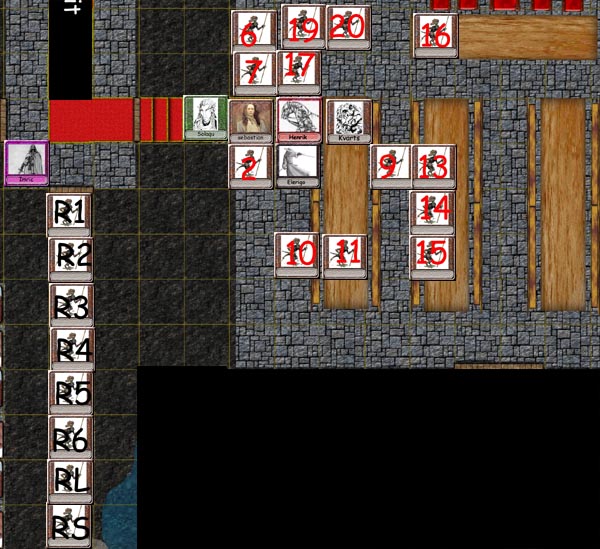Select the token labeled R5

coord(71,393)
